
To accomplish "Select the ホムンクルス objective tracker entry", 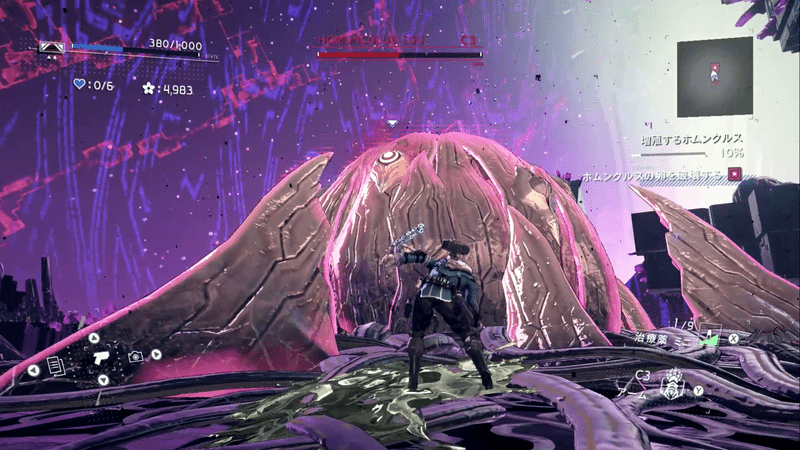I will coord(692,138).
